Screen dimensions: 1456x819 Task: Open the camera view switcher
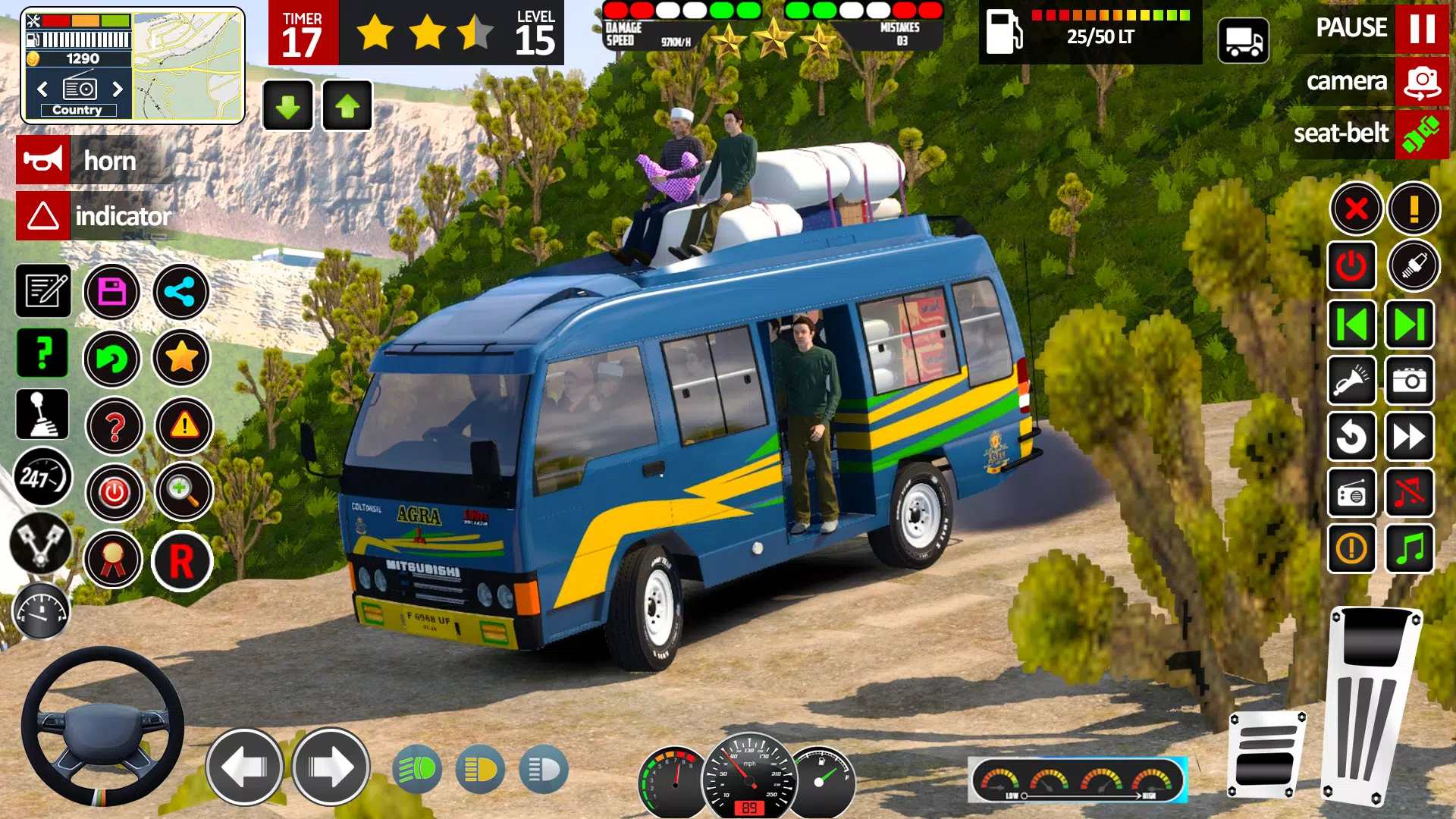1423,81
